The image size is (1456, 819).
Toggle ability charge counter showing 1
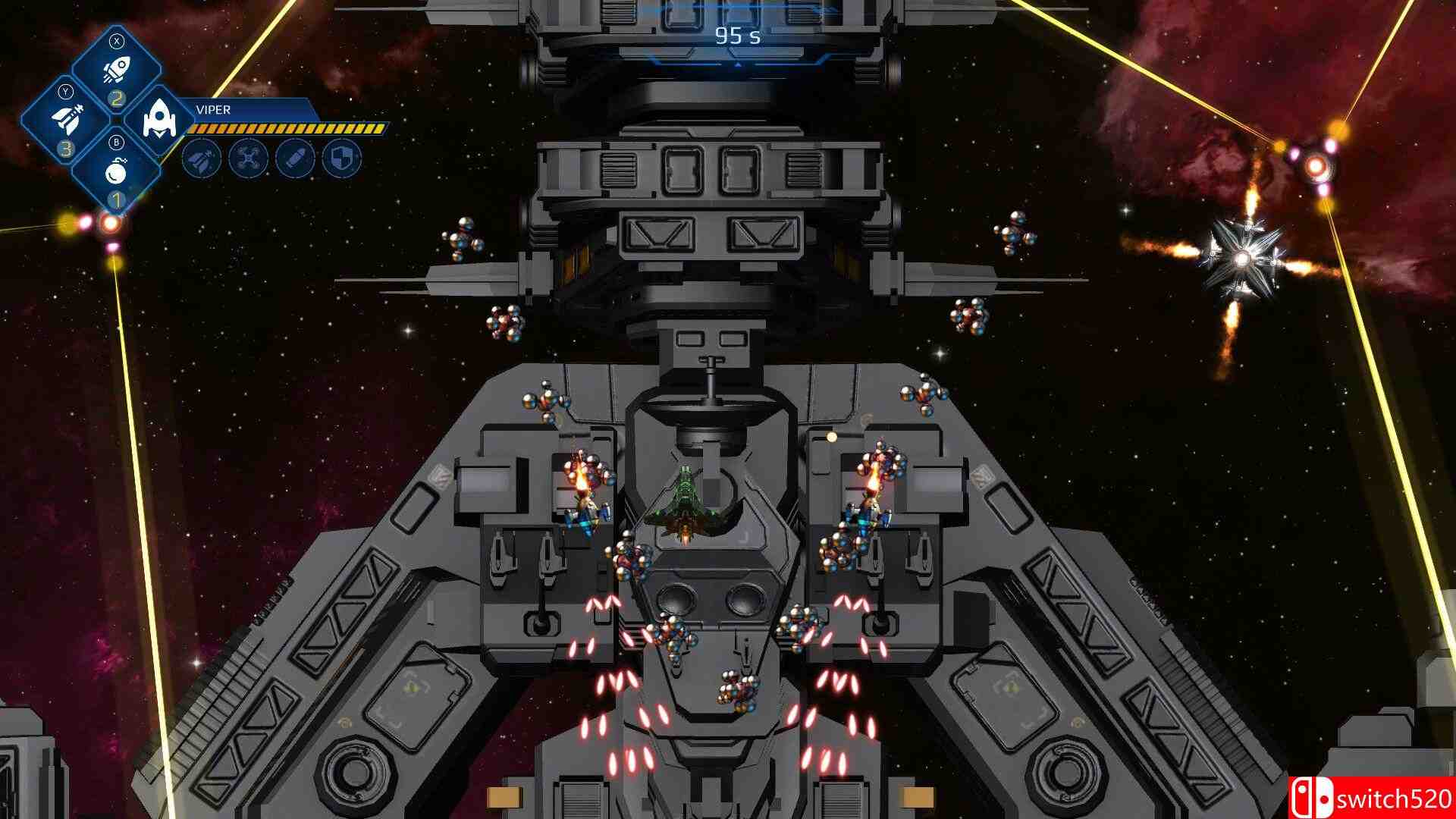(x=117, y=197)
